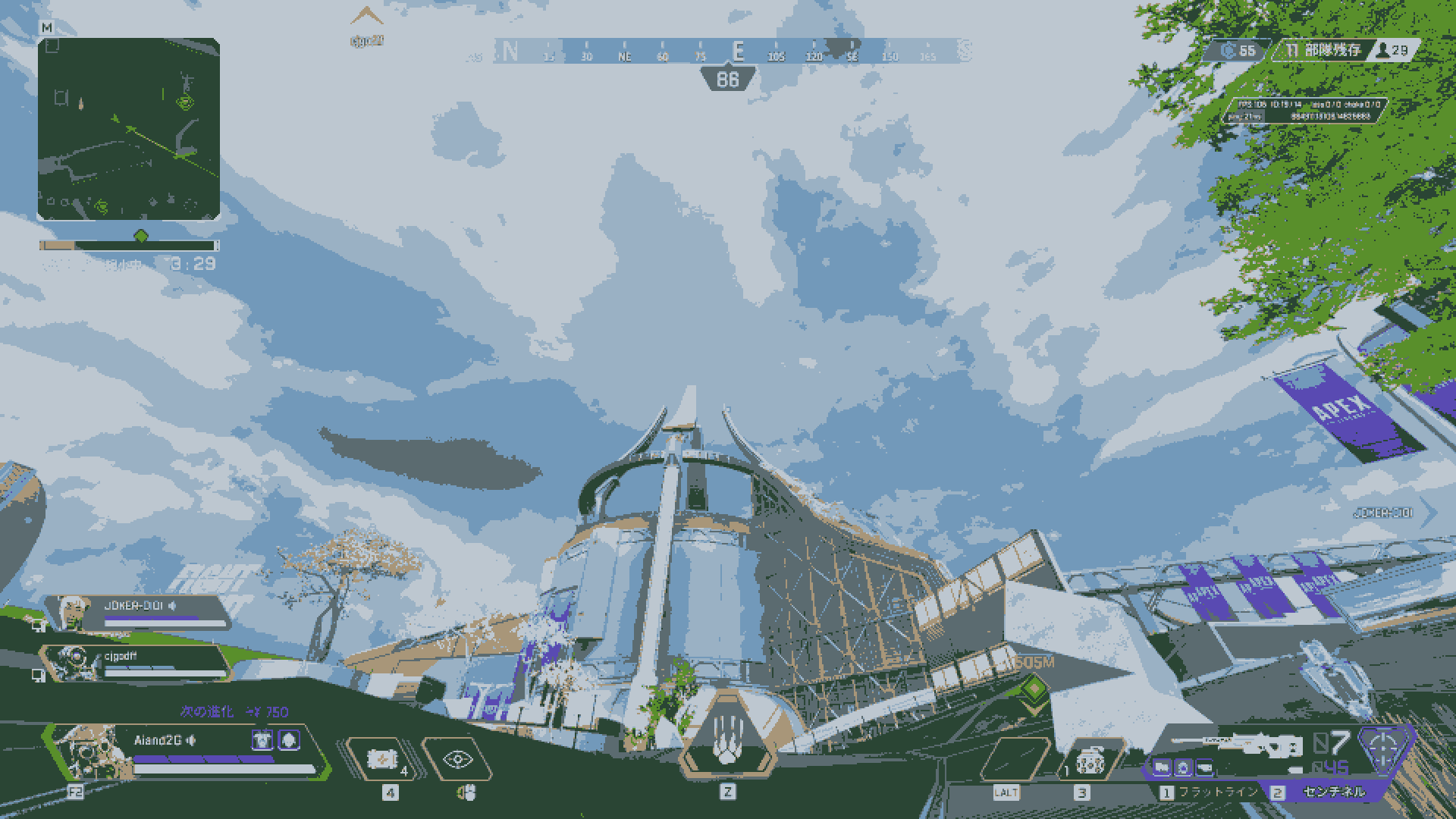This screenshot has height=819, width=1456.
Task: Open the minimap in the corner
Action: (129, 129)
